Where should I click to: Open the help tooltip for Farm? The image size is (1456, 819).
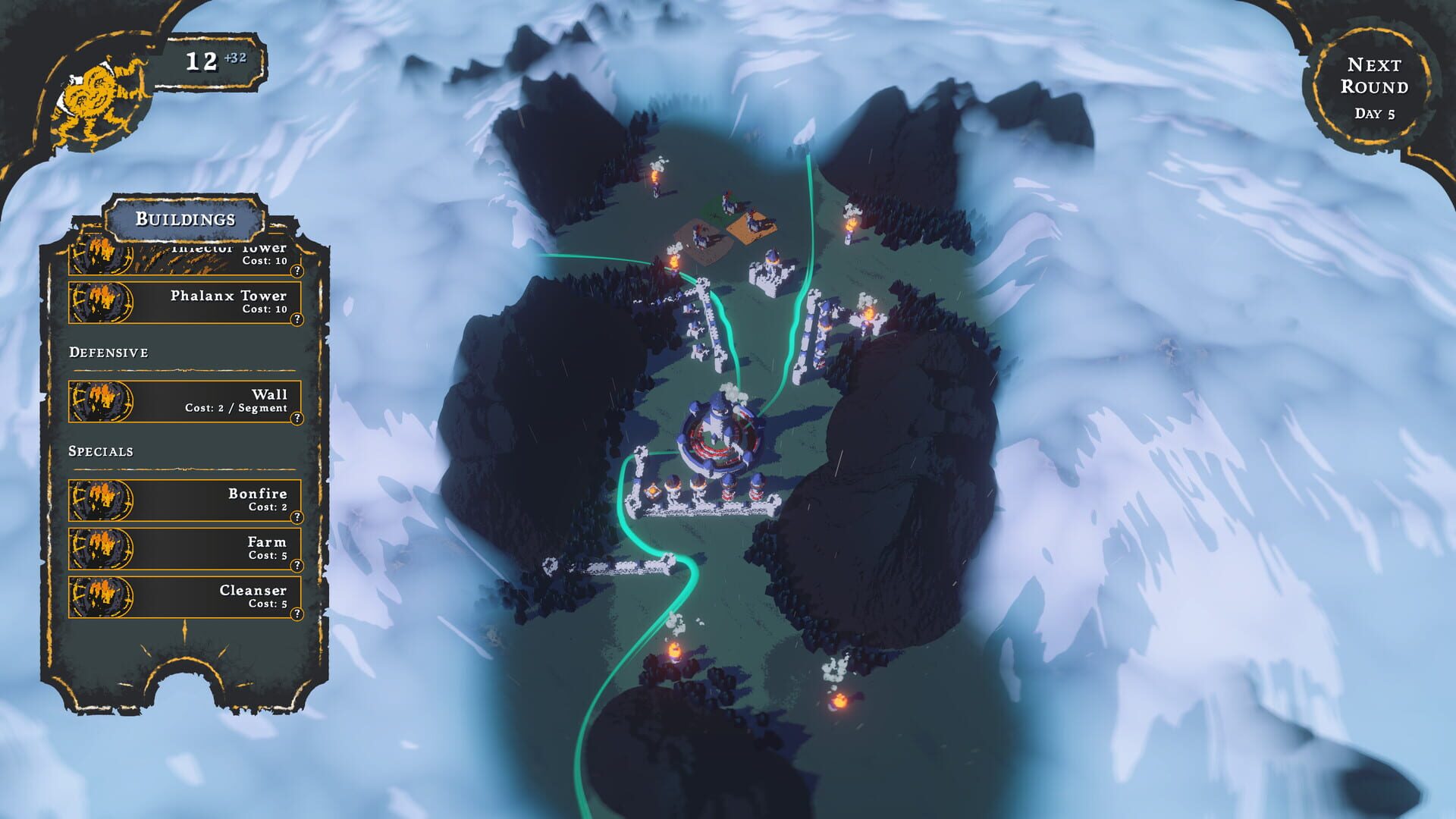click(298, 564)
